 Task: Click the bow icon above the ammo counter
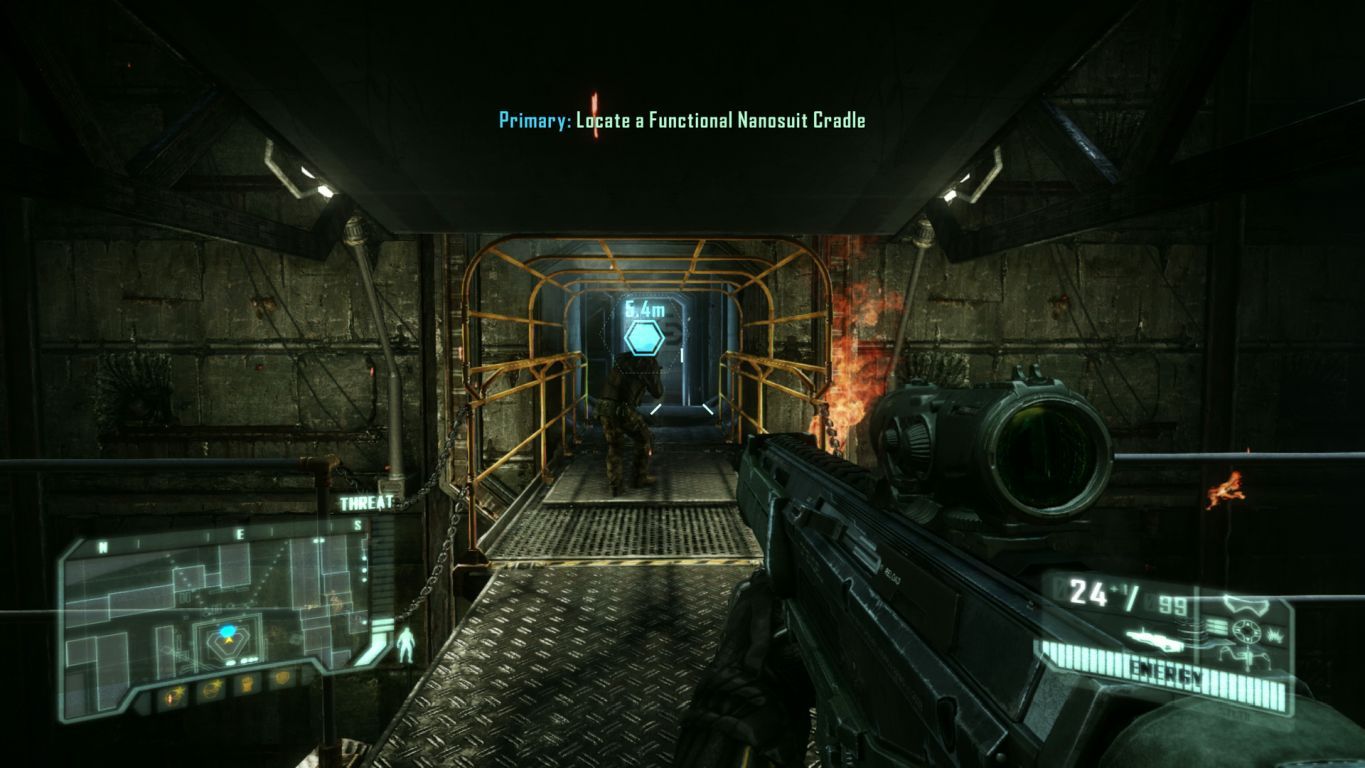[x=1247, y=606]
